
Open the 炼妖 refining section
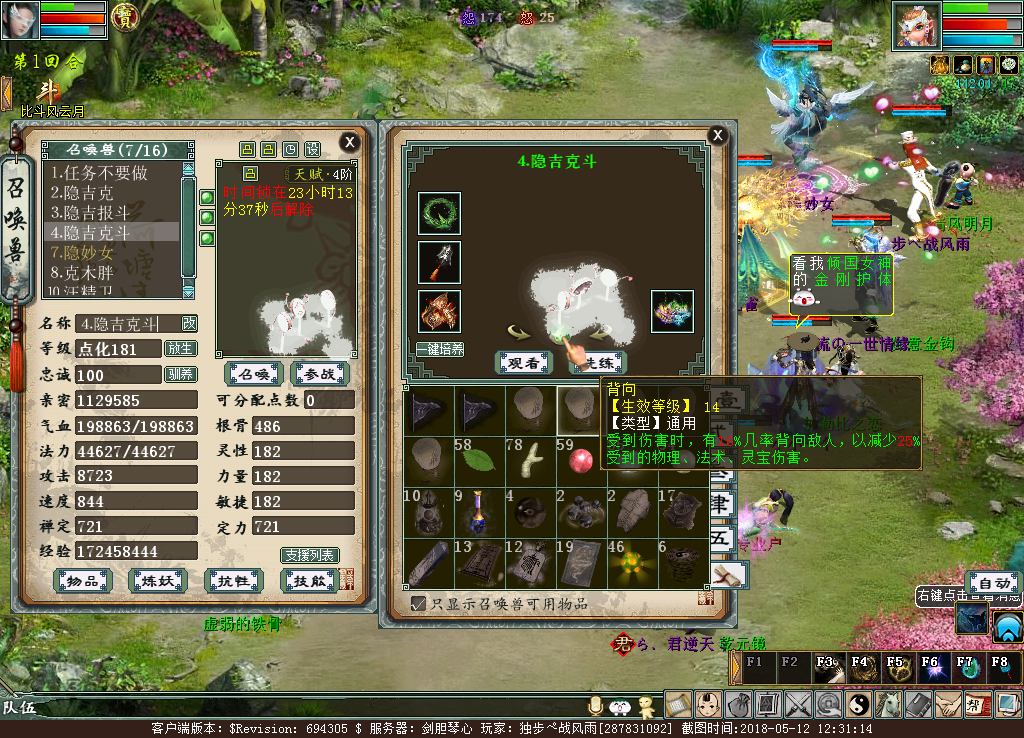[158, 581]
